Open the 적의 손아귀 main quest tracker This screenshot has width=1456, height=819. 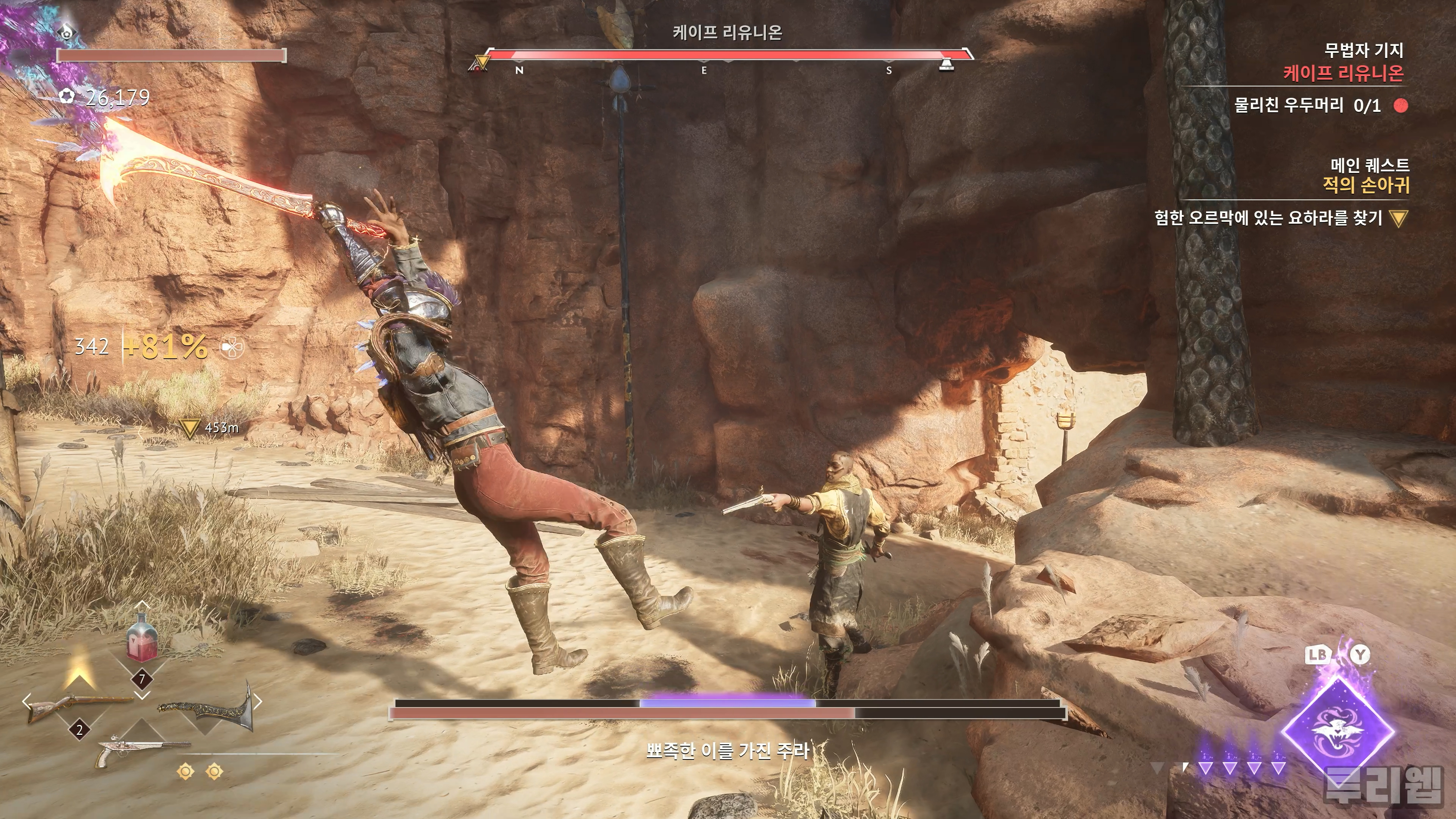[1365, 185]
